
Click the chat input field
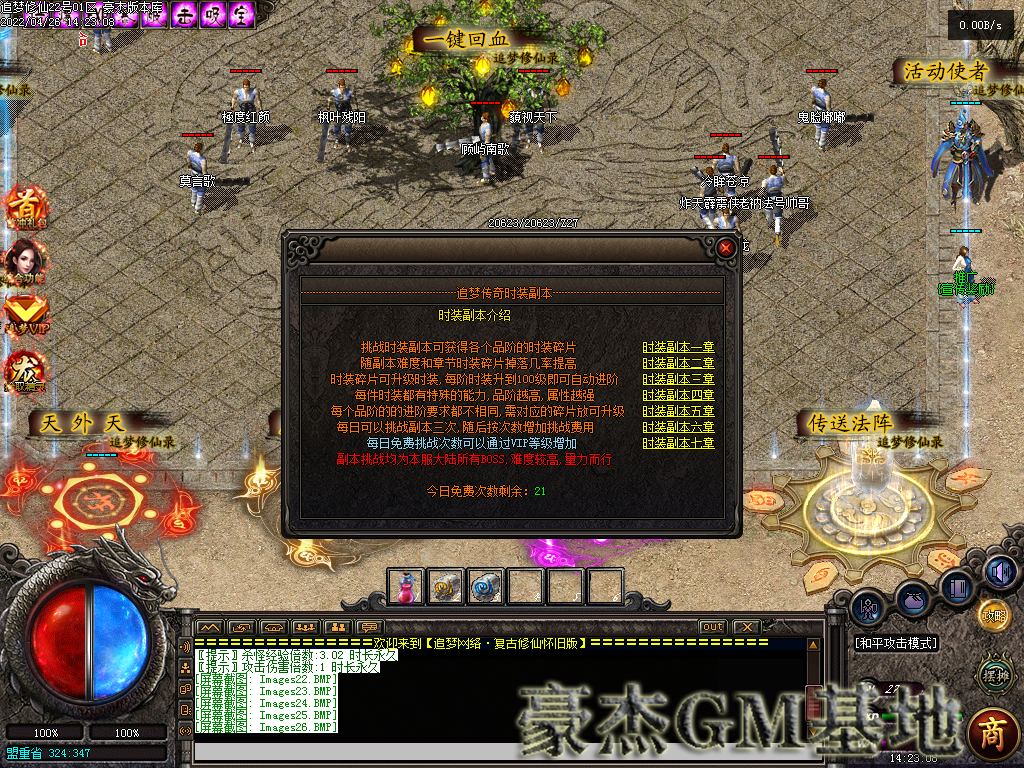tap(500, 751)
